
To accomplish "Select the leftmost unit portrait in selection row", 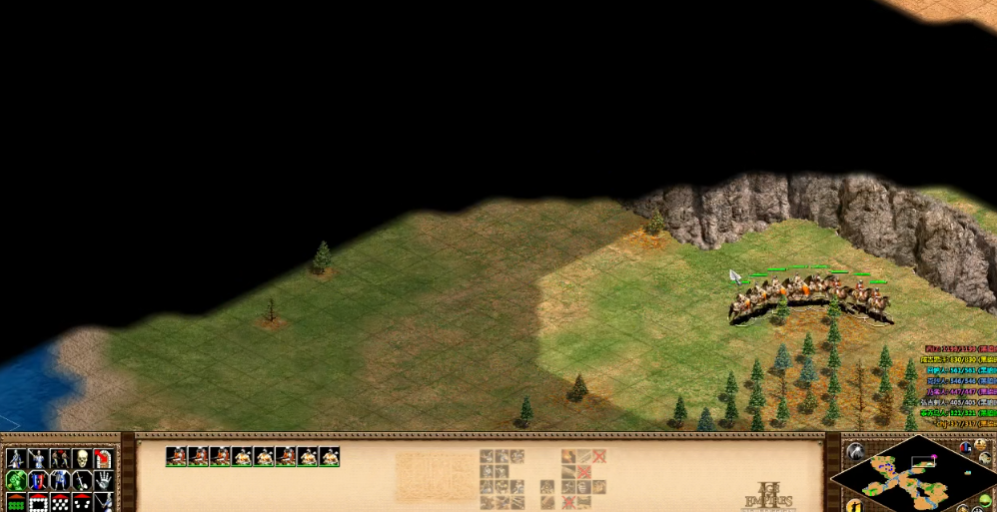I will (176, 456).
